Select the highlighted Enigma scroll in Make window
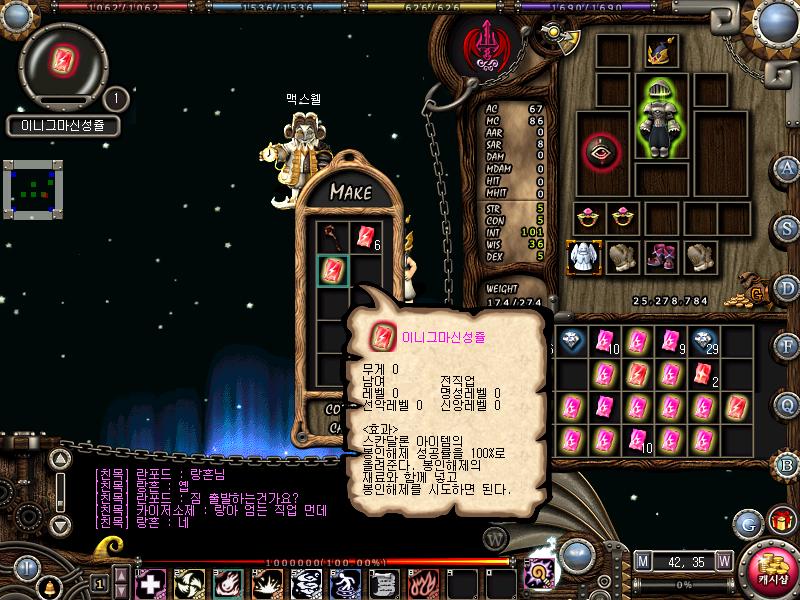Viewport: 800px width, 600px height. coord(333,269)
